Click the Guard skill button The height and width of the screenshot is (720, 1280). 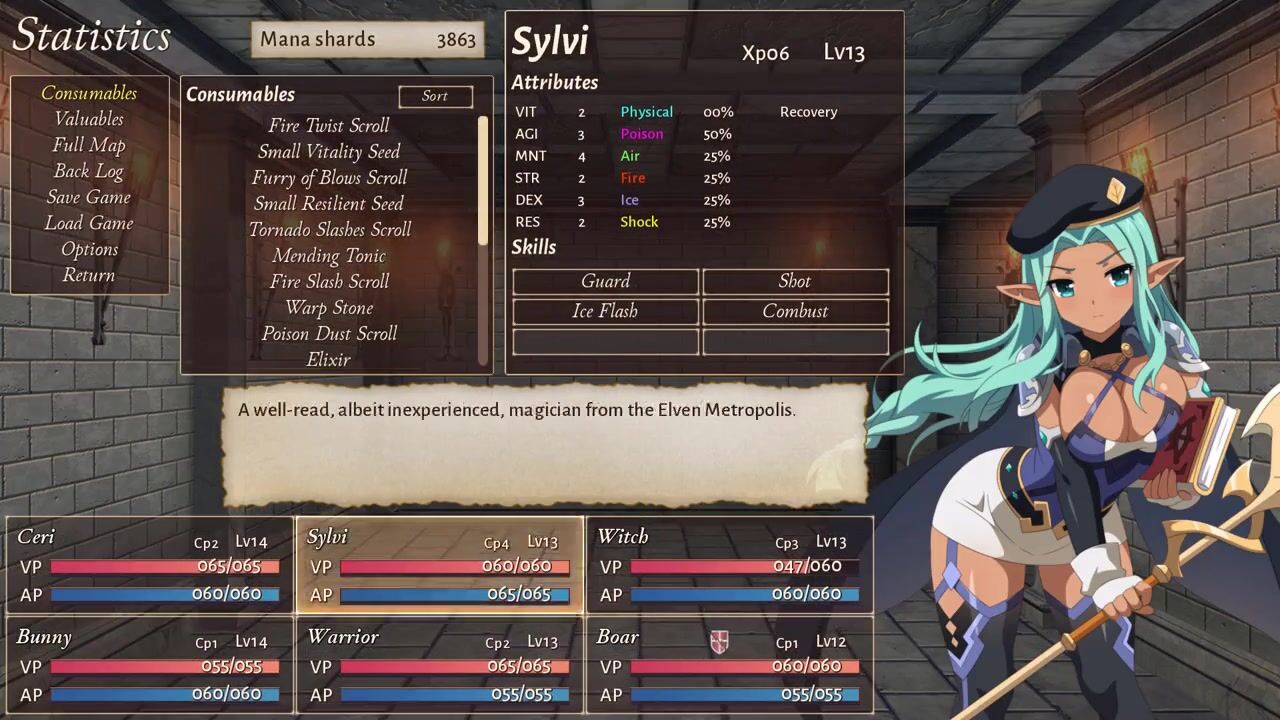pos(605,281)
